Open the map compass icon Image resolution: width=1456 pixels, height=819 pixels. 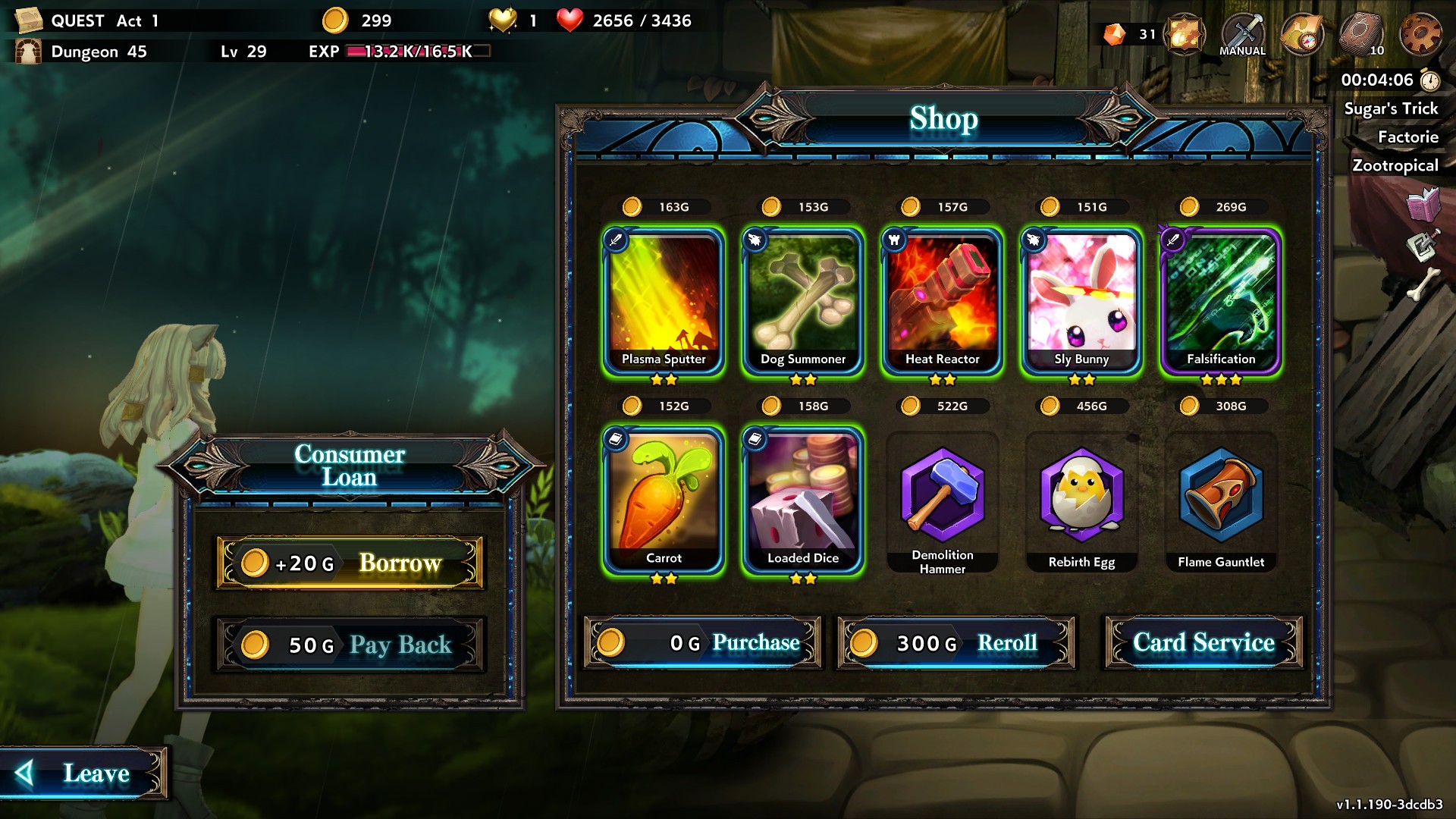[x=1301, y=34]
